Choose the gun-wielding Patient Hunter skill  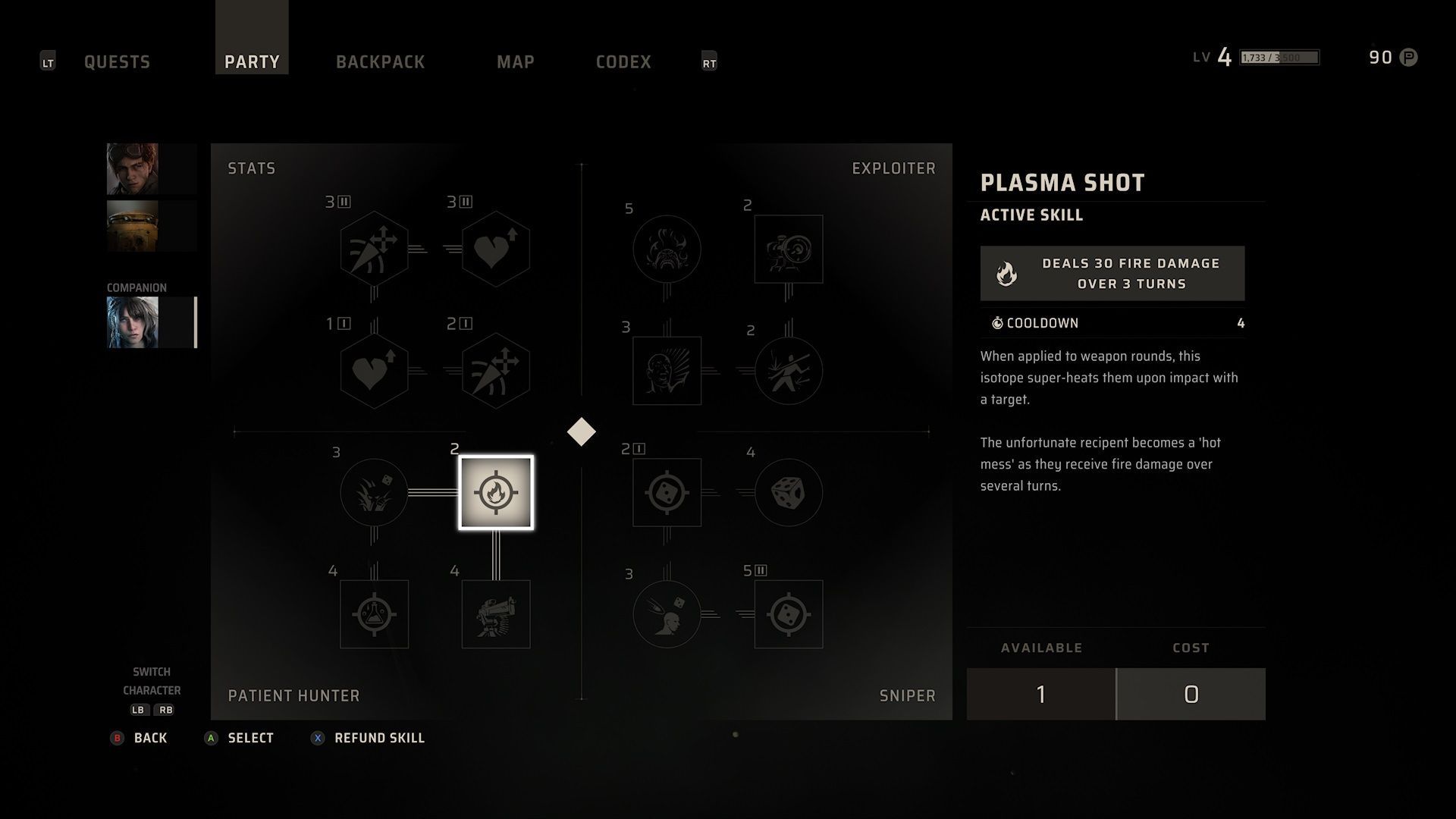coord(496,614)
